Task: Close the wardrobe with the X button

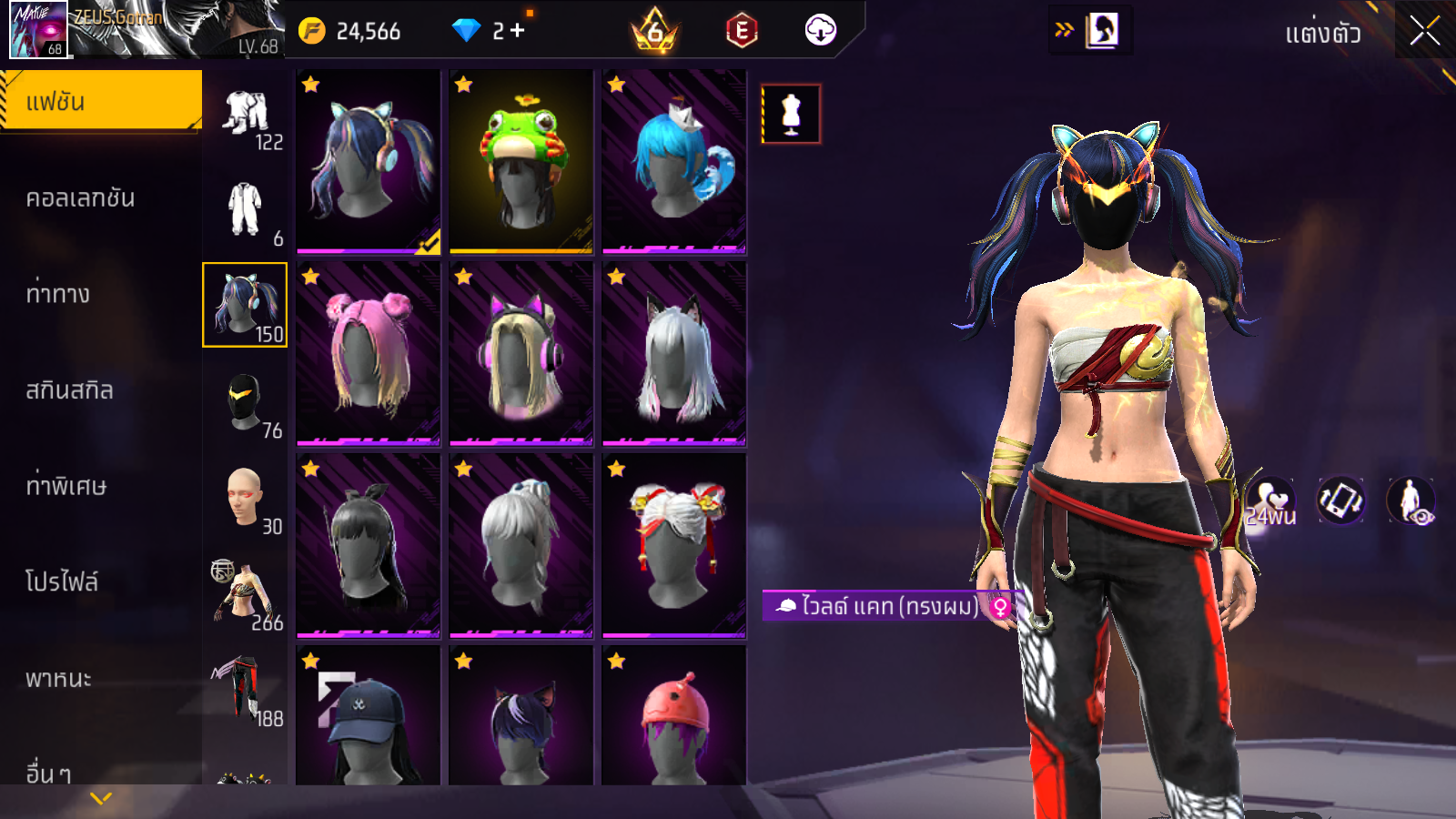Action: coord(1424,32)
